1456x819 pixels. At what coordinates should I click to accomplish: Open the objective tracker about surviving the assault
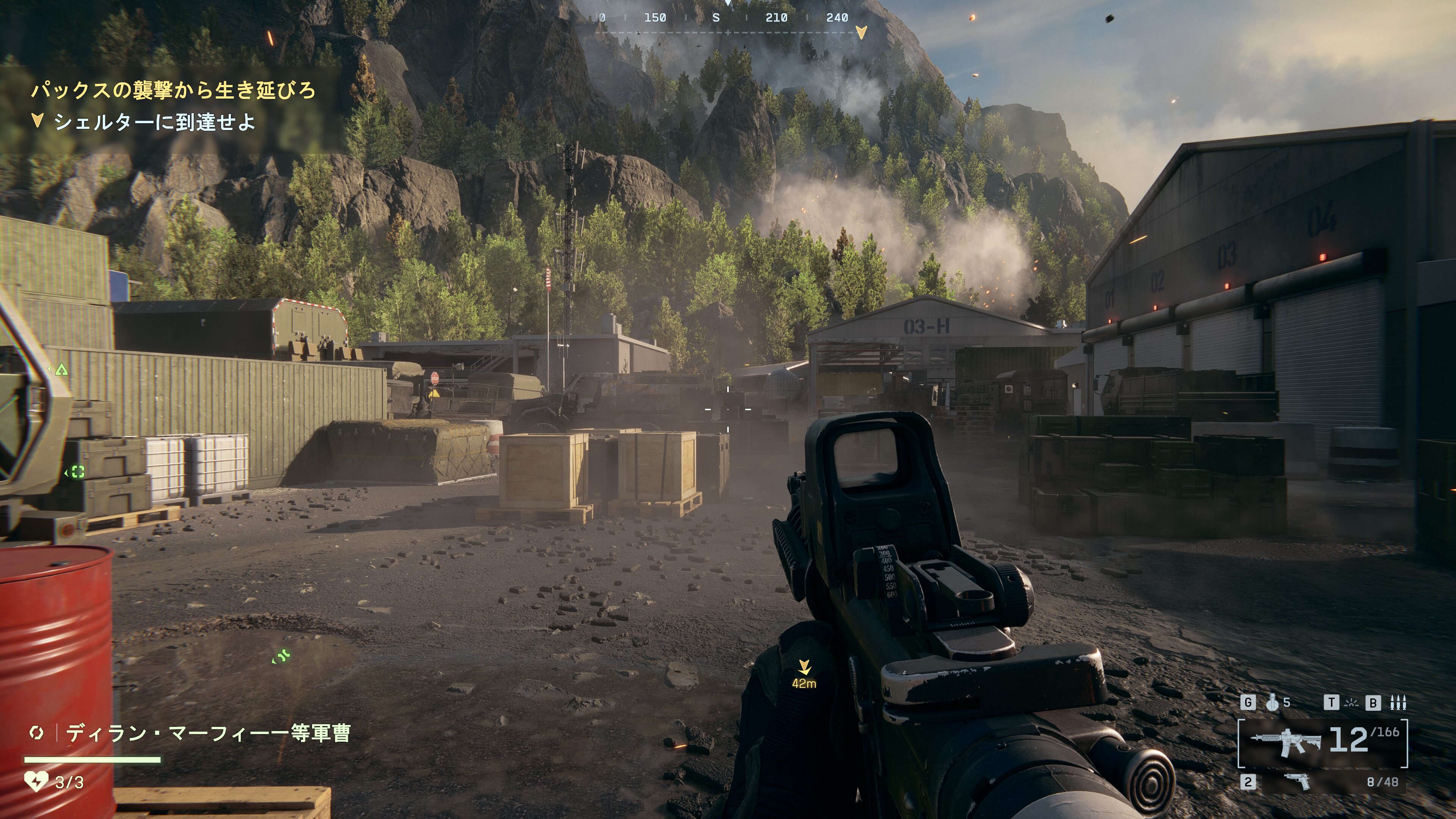tap(173, 91)
